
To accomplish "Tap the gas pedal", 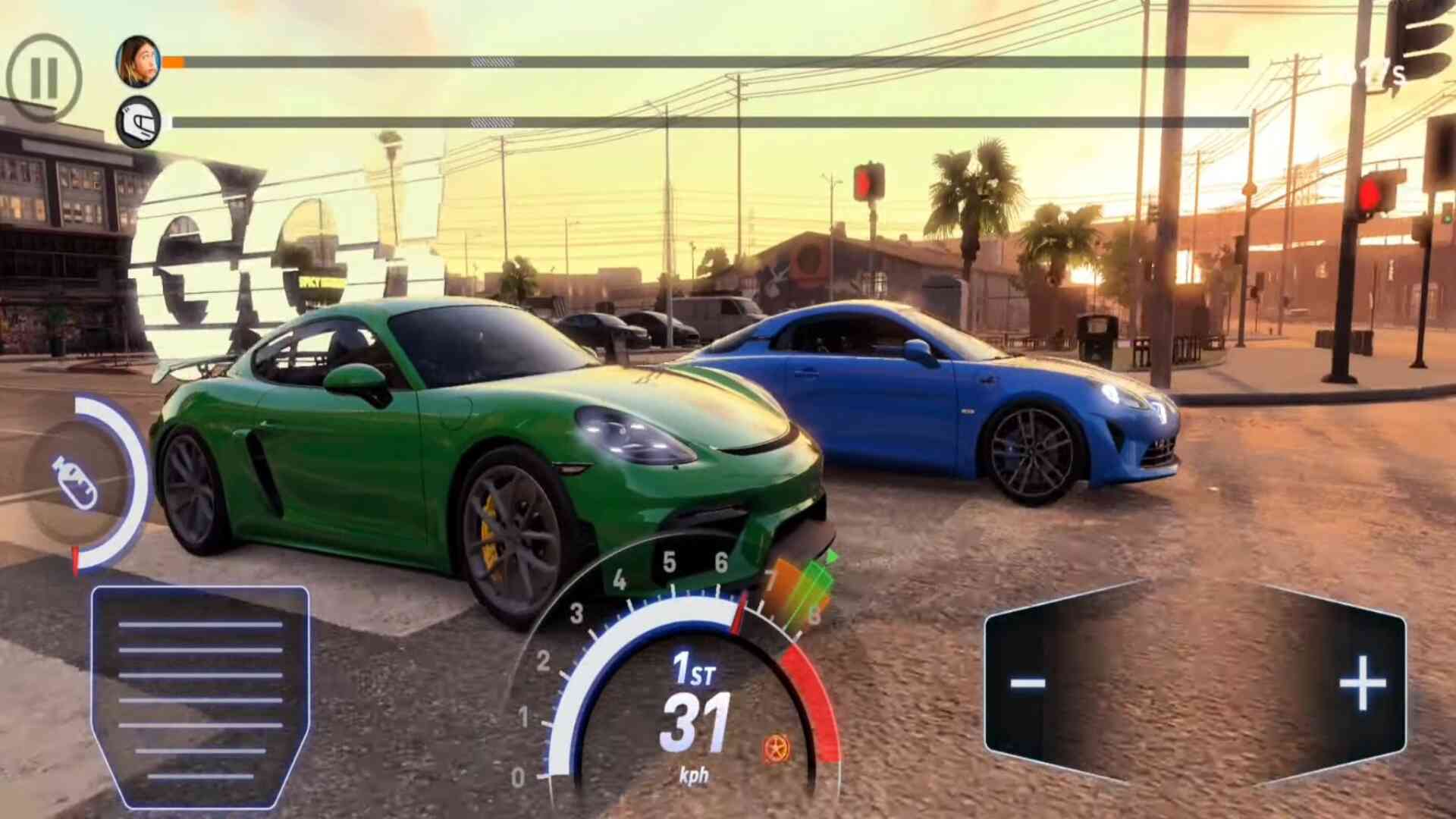I will pyautogui.click(x=200, y=696).
